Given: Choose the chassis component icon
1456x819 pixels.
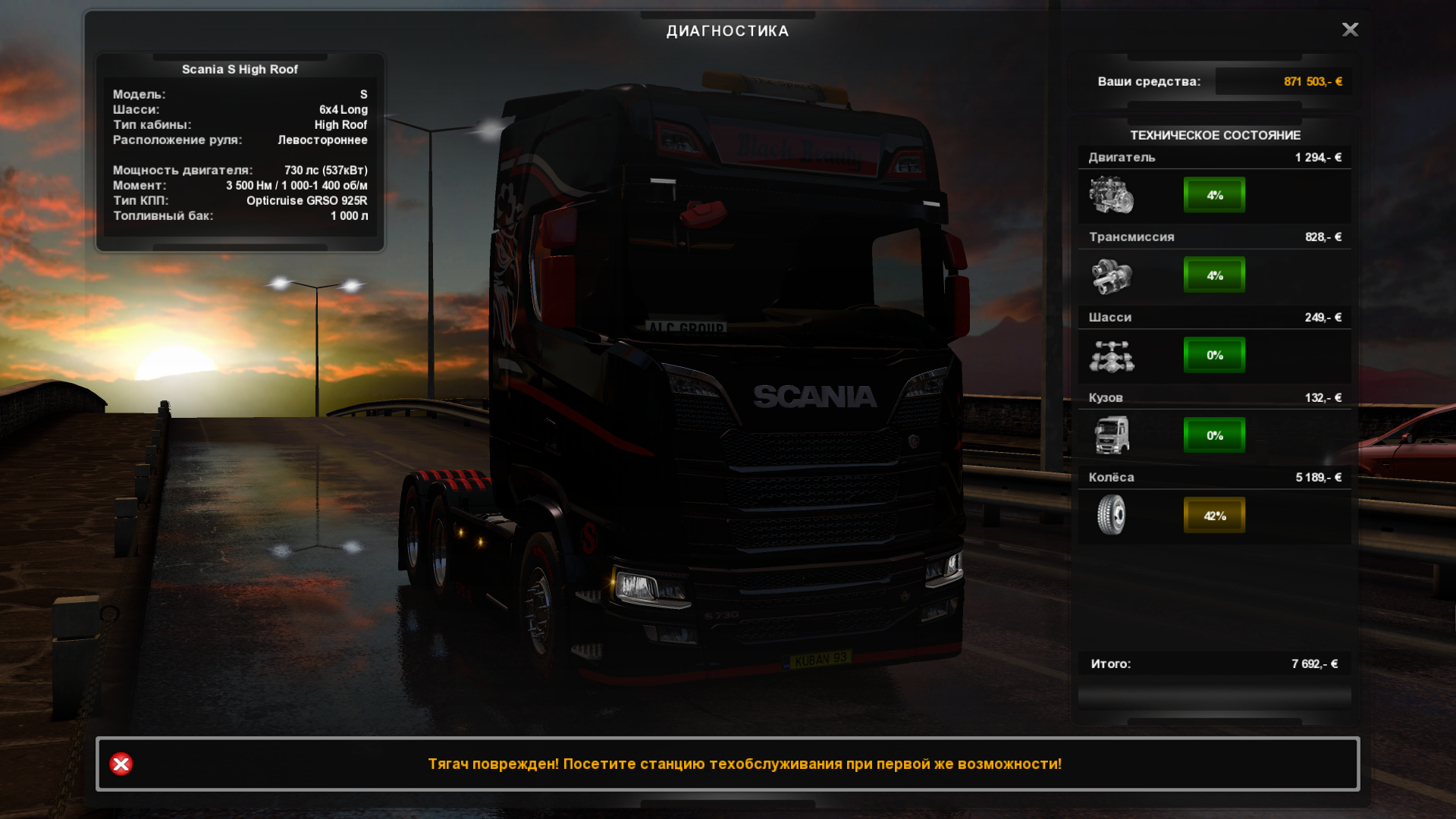Looking at the screenshot, I should coord(1111,356).
